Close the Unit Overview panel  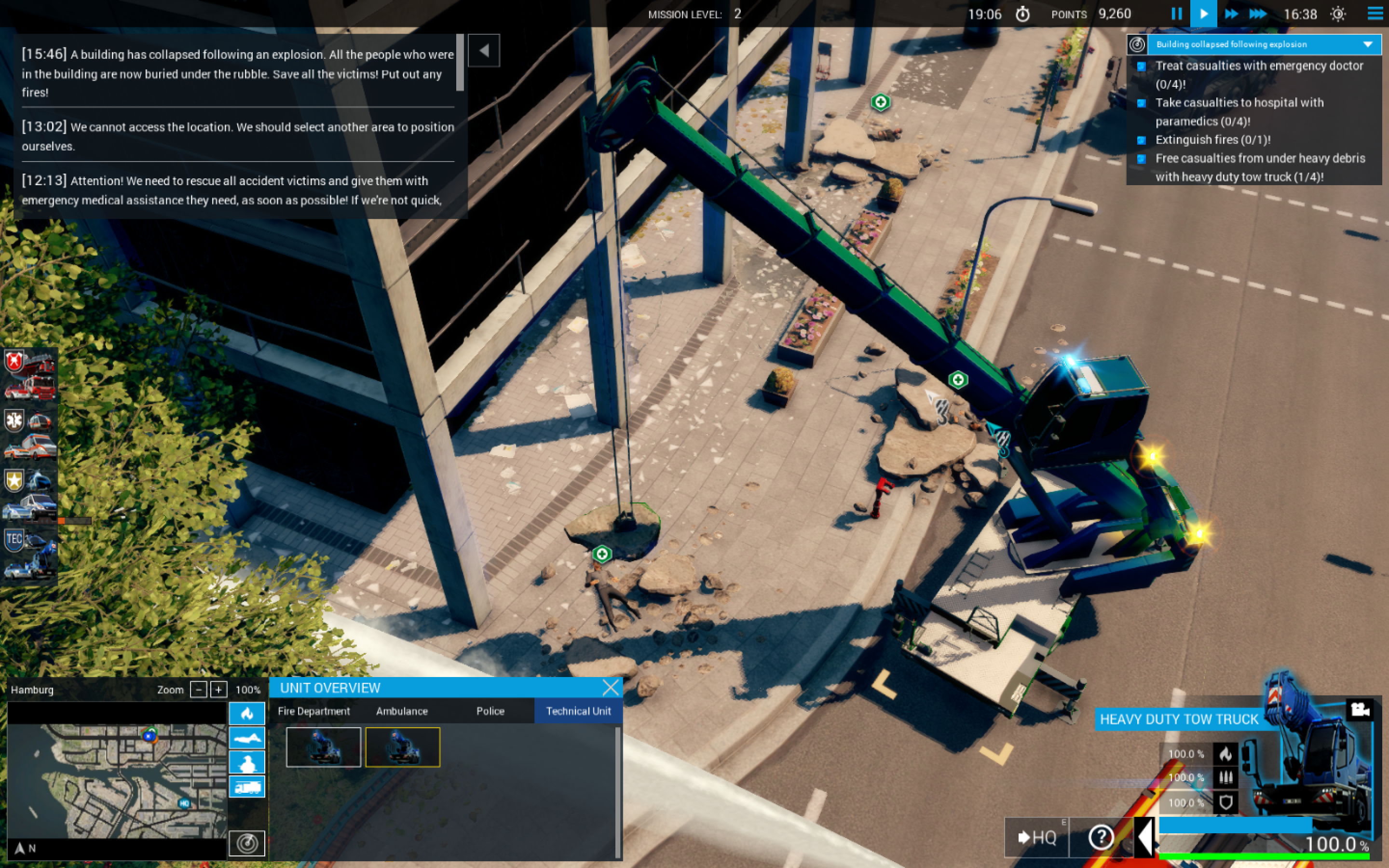611,687
